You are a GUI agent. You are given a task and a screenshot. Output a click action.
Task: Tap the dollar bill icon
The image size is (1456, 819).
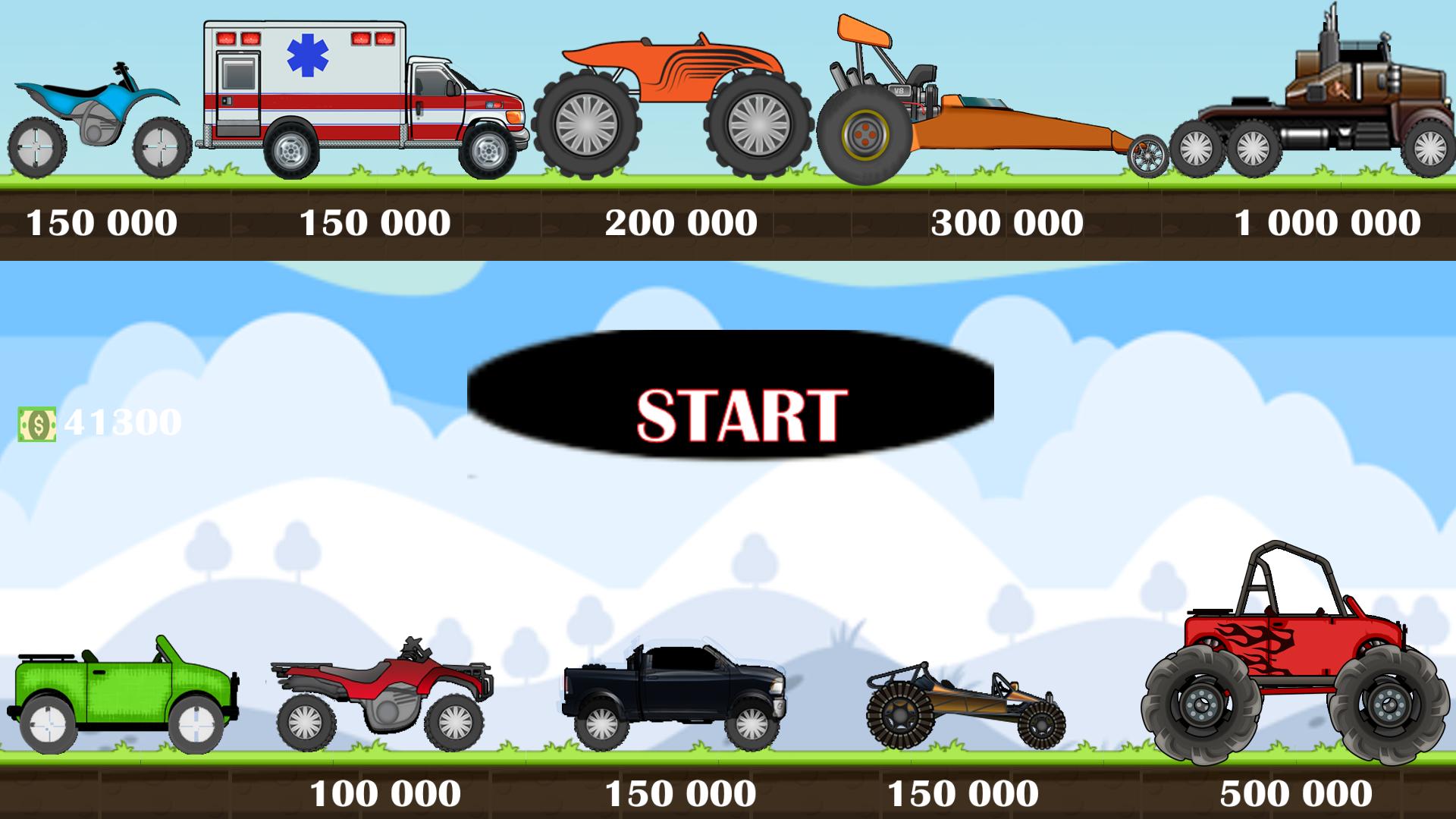(36, 425)
